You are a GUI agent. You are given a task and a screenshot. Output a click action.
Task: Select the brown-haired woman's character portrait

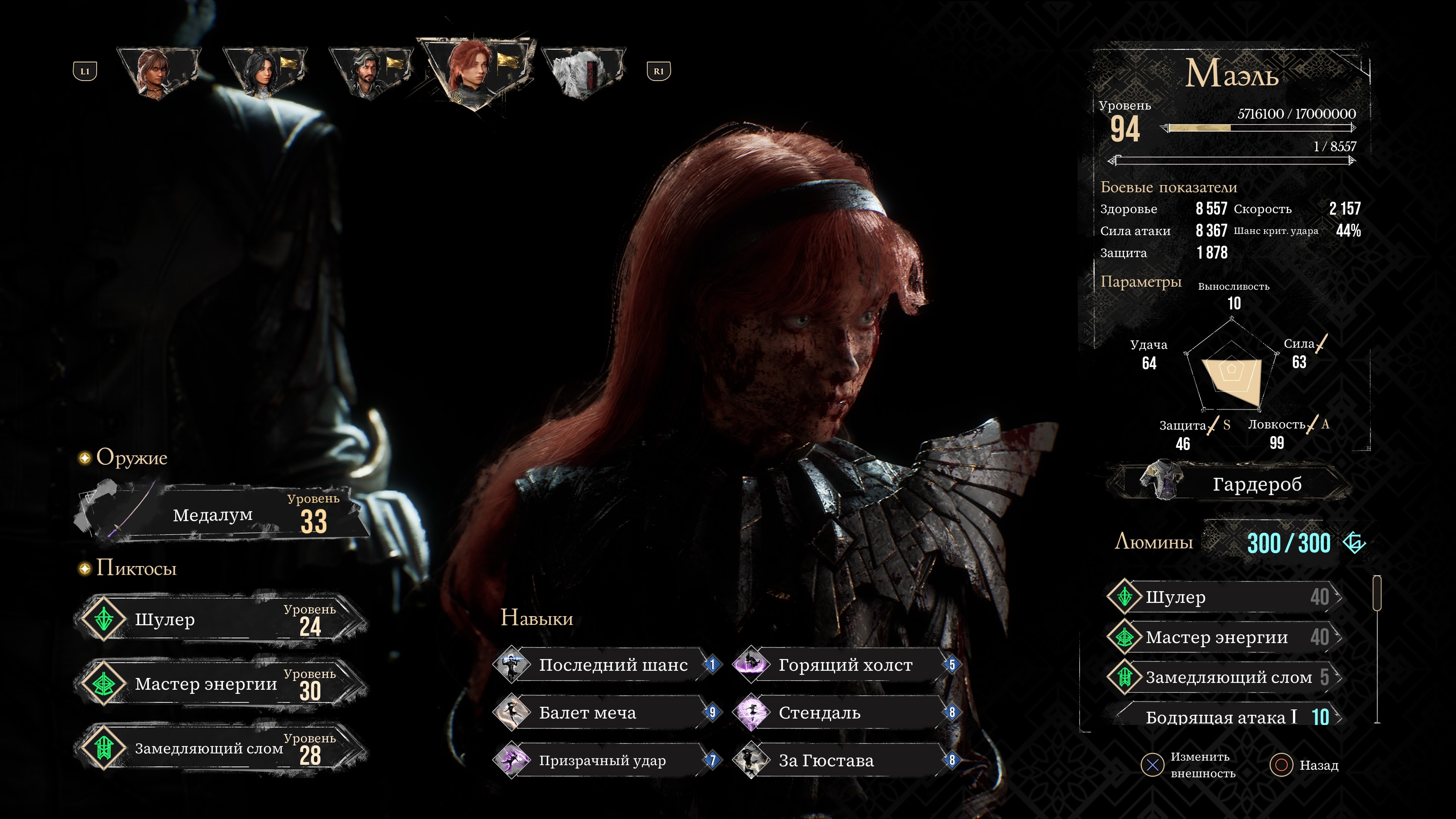pyautogui.click(x=158, y=72)
